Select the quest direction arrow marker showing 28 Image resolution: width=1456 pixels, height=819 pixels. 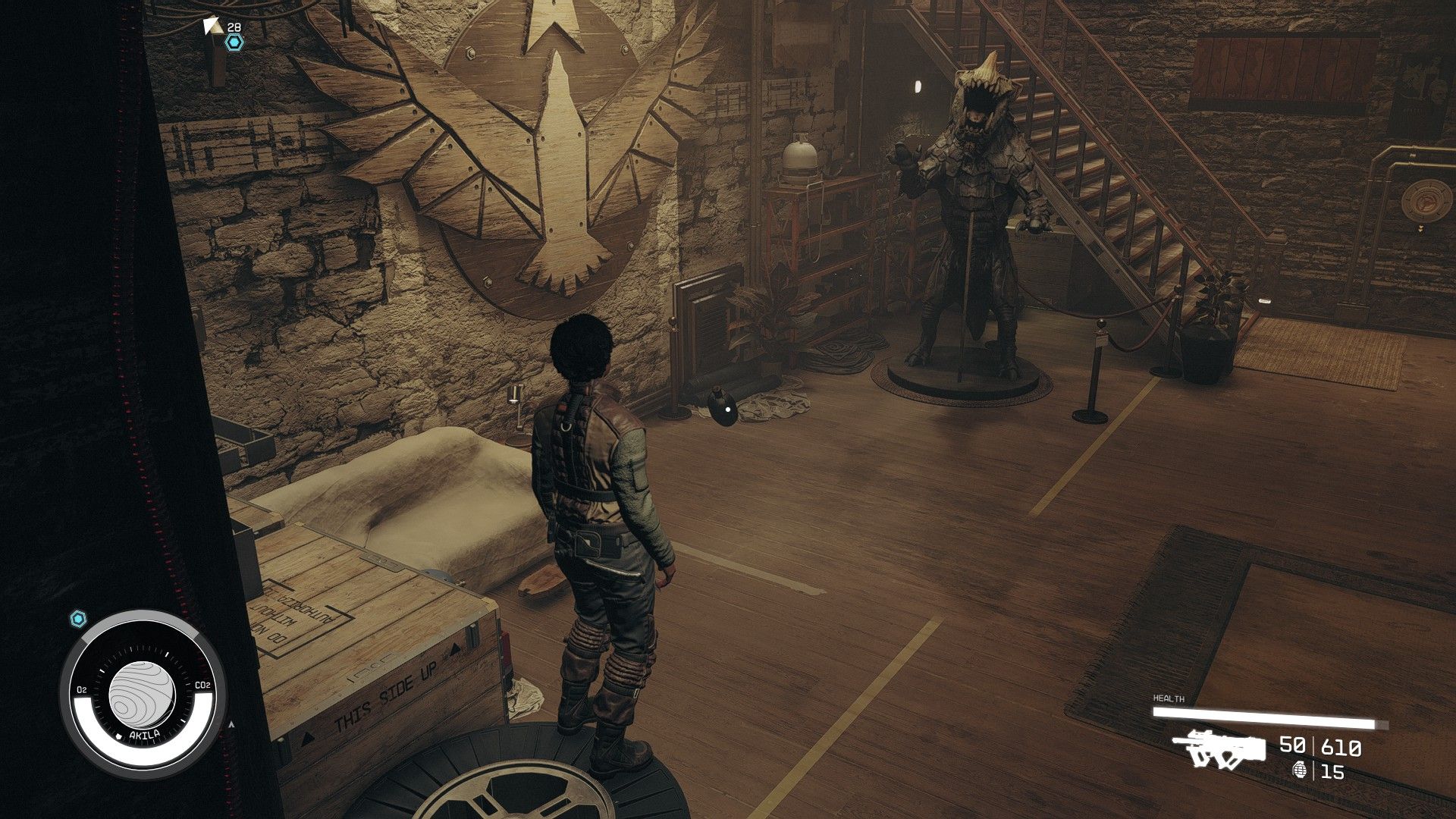tap(214, 27)
